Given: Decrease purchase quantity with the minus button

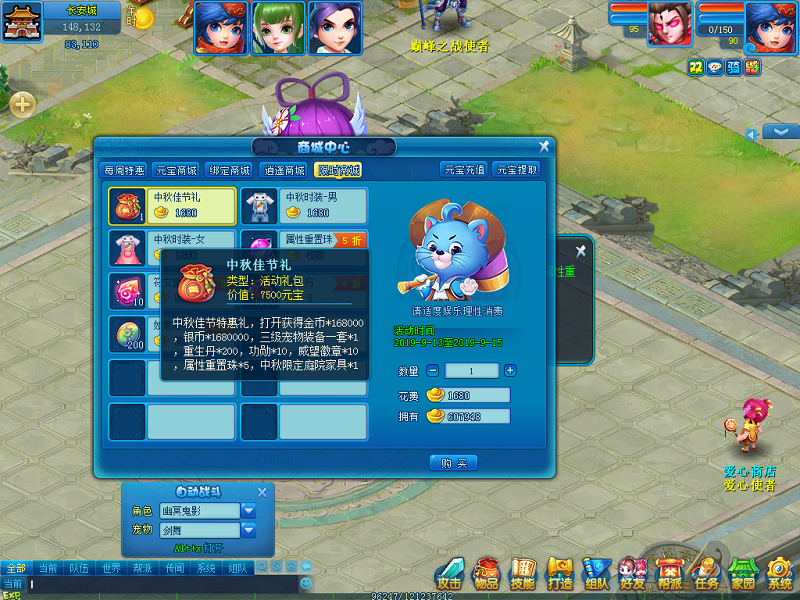Looking at the screenshot, I should (433, 371).
